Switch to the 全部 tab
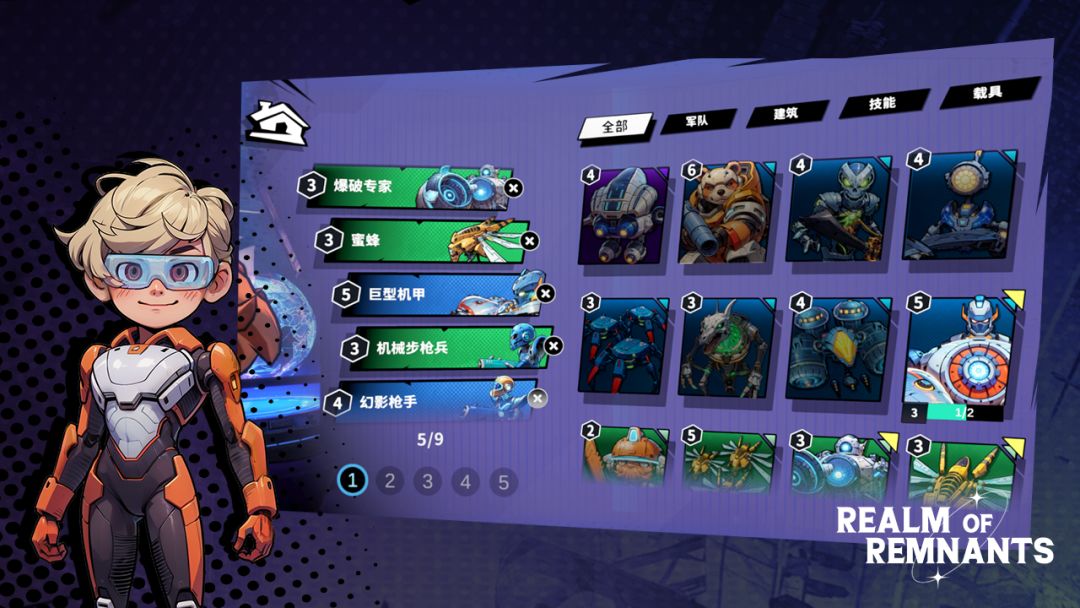Screen dimensions: 1080x608 [614, 126]
